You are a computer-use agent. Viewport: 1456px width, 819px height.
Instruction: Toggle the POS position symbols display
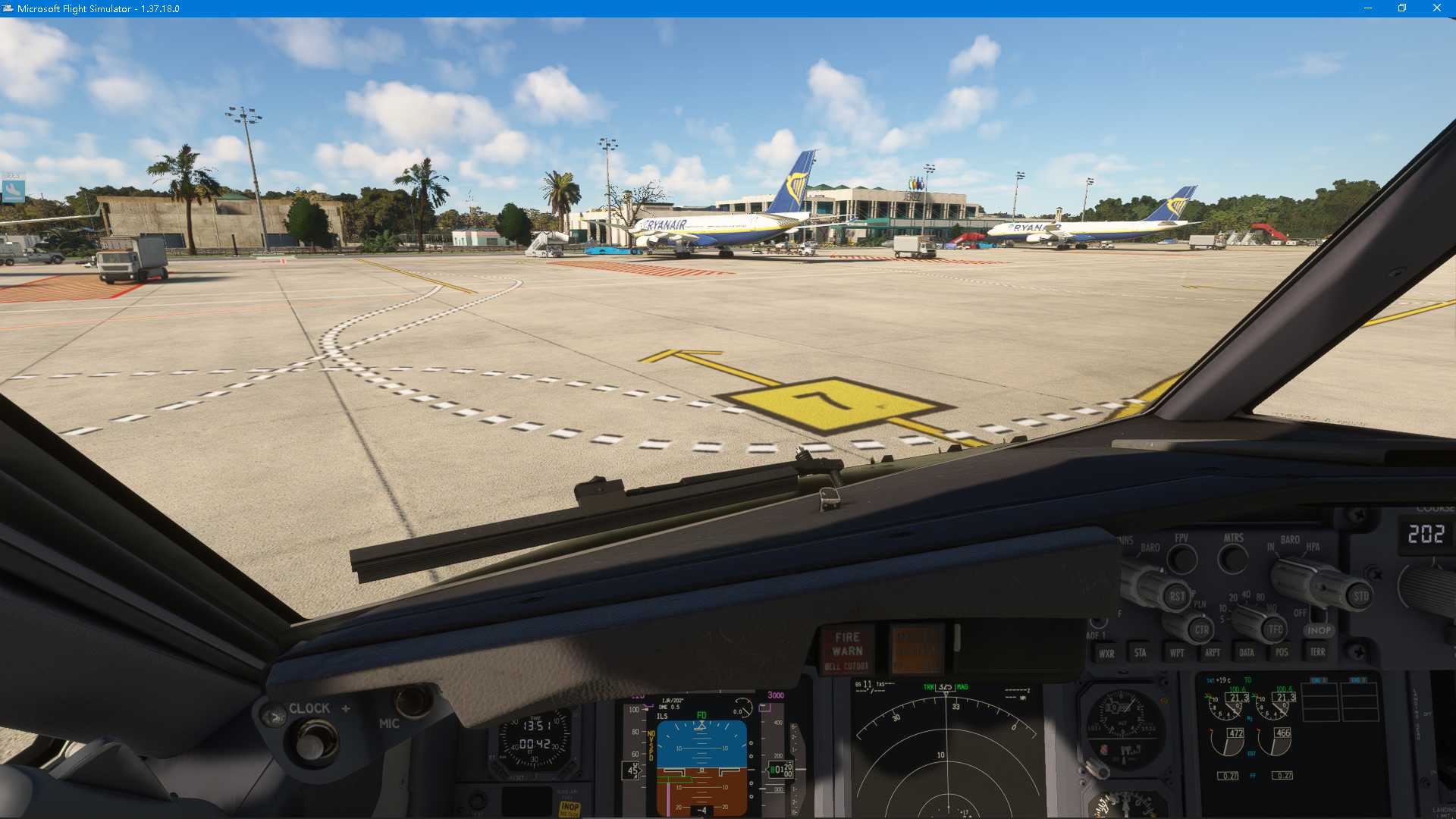click(x=1282, y=652)
